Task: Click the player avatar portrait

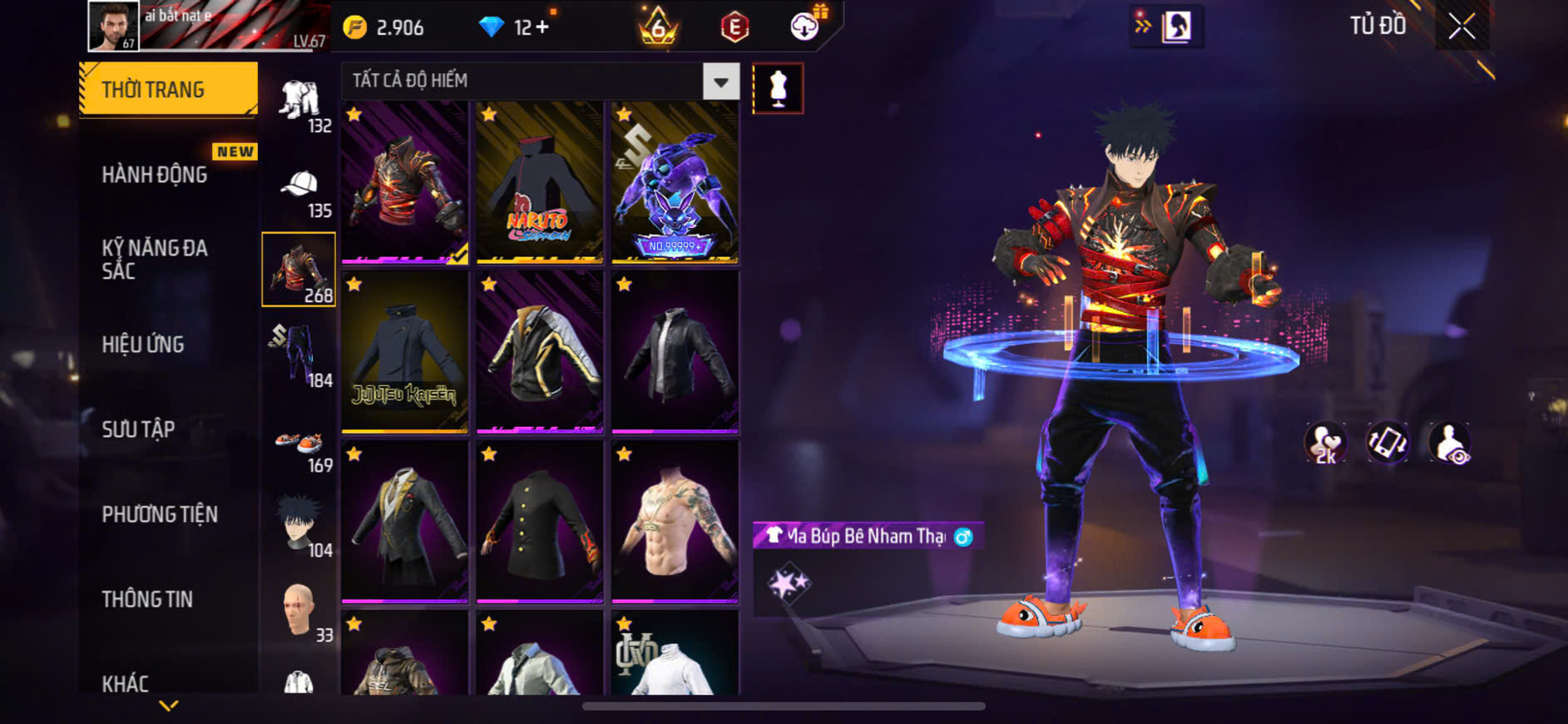Action: pyautogui.click(x=113, y=27)
